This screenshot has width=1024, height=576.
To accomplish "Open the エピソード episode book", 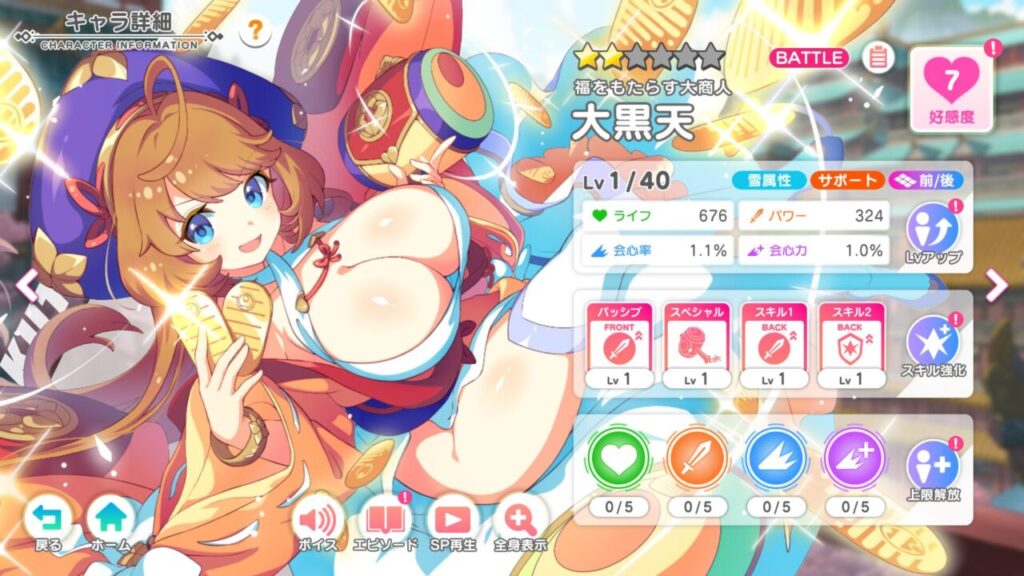I will point(385,523).
